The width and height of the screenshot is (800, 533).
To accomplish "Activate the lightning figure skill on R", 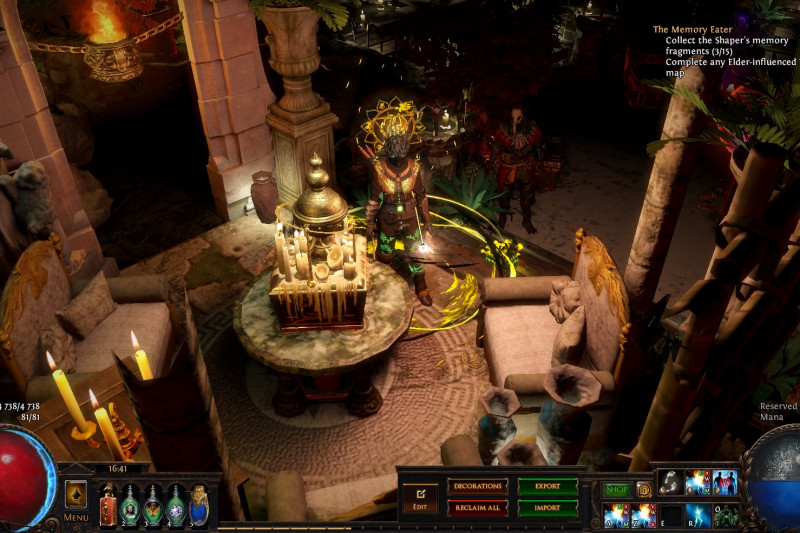I will (x=697, y=515).
